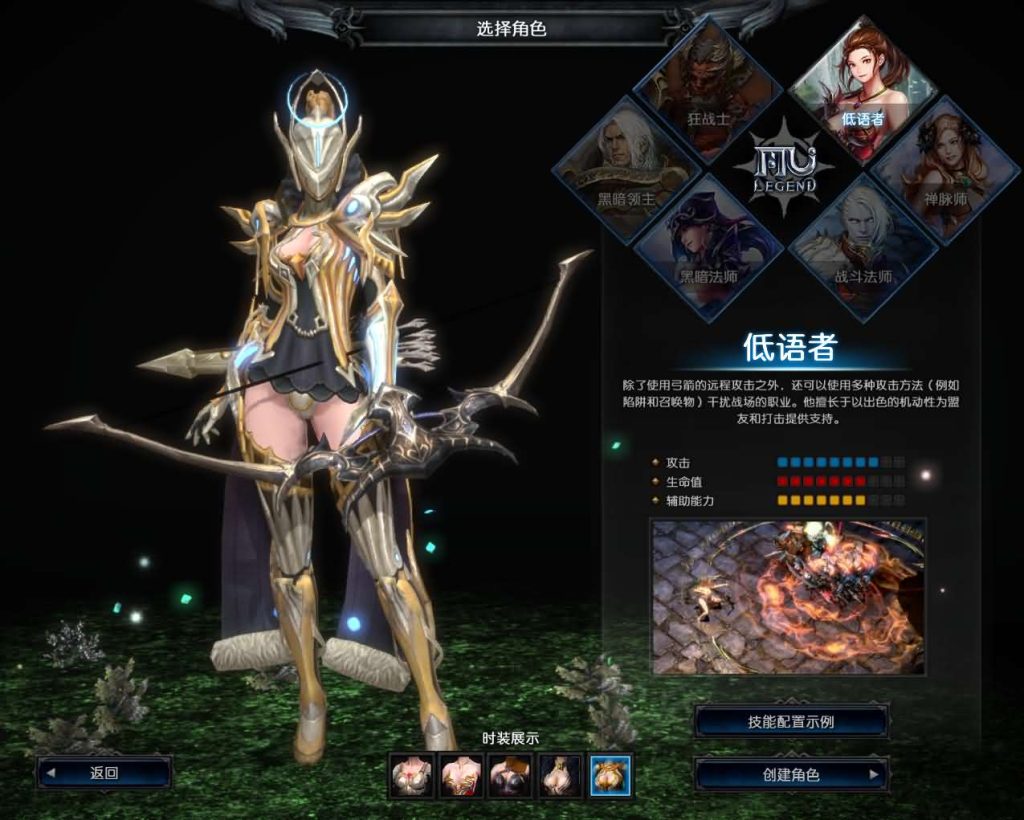Show the first costume in 时装展示 row
Image resolution: width=1024 pixels, height=820 pixels.
tap(411, 775)
